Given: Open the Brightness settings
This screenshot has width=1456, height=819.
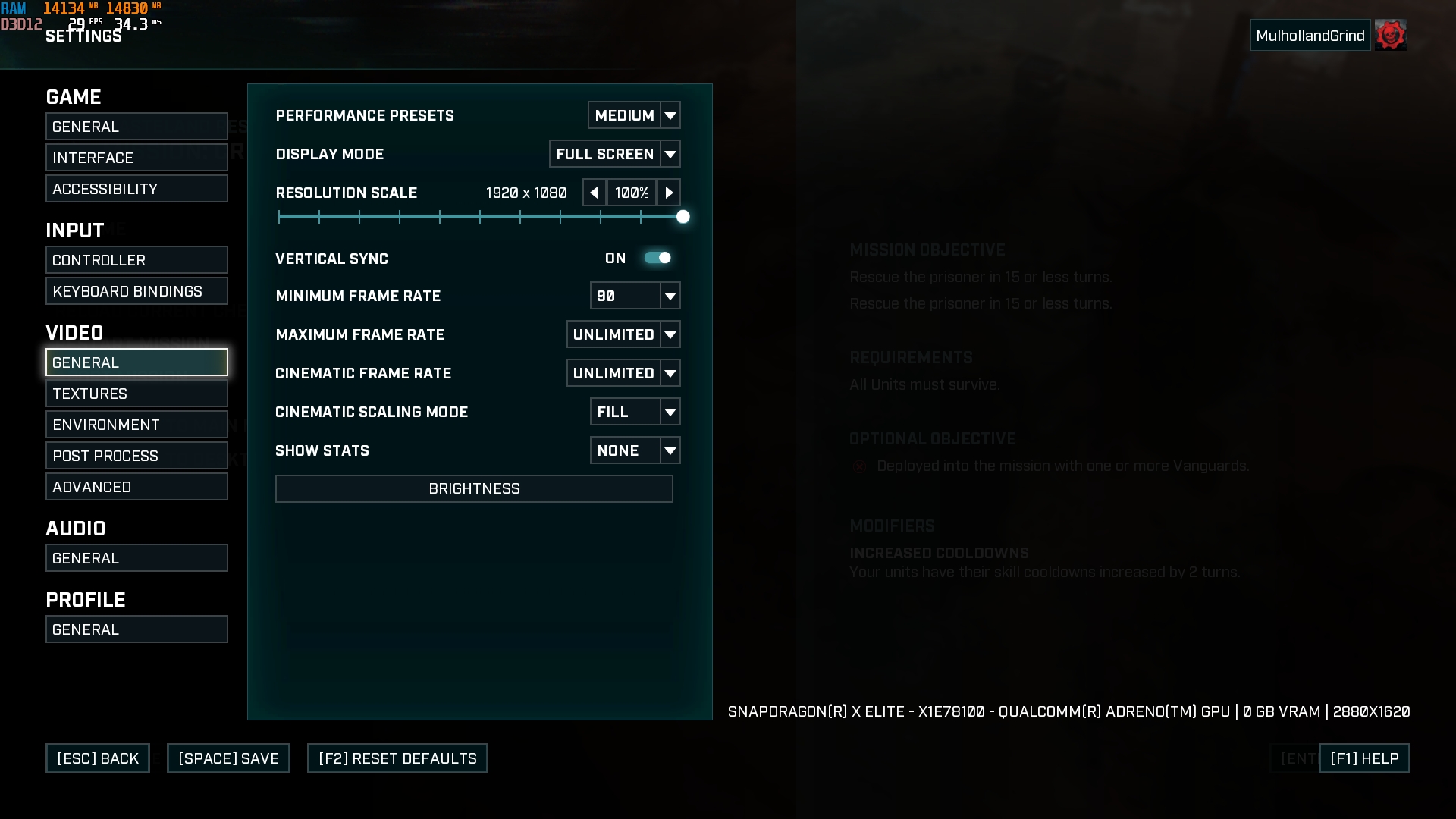Looking at the screenshot, I should click(x=474, y=488).
